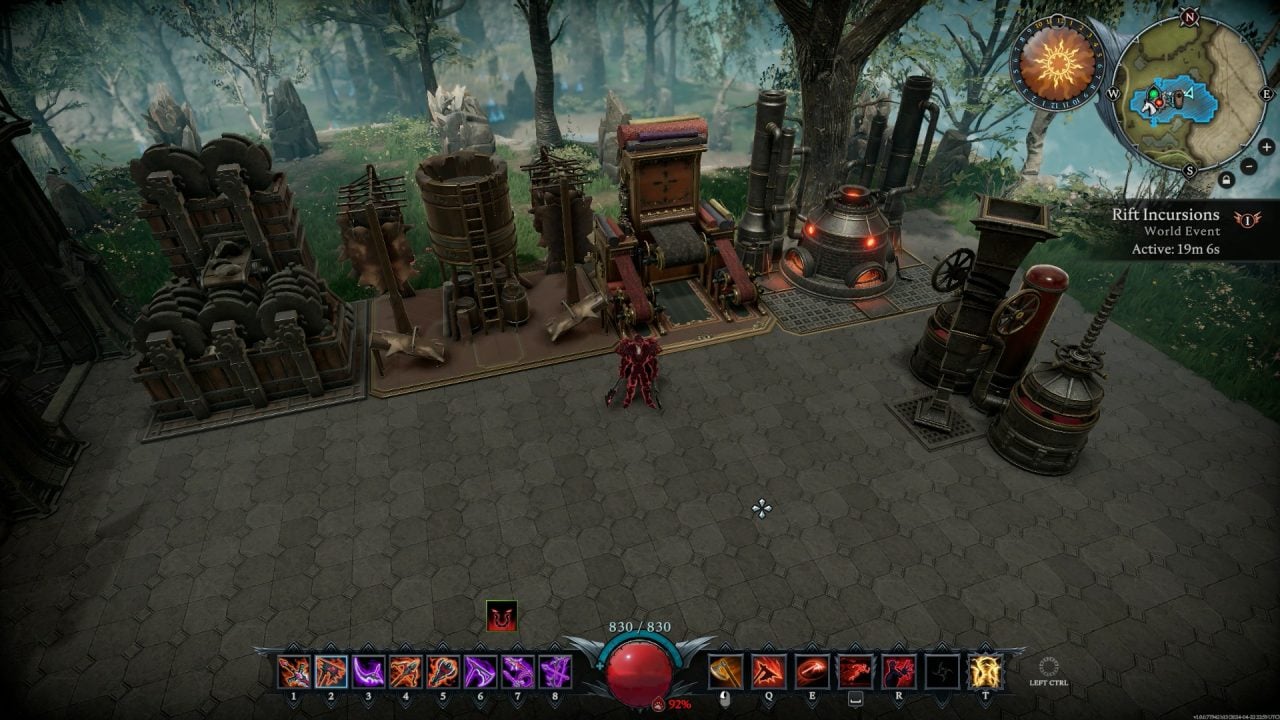Use the axe primary attack icon
The image size is (1280, 720).
pyautogui.click(x=726, y=671)
